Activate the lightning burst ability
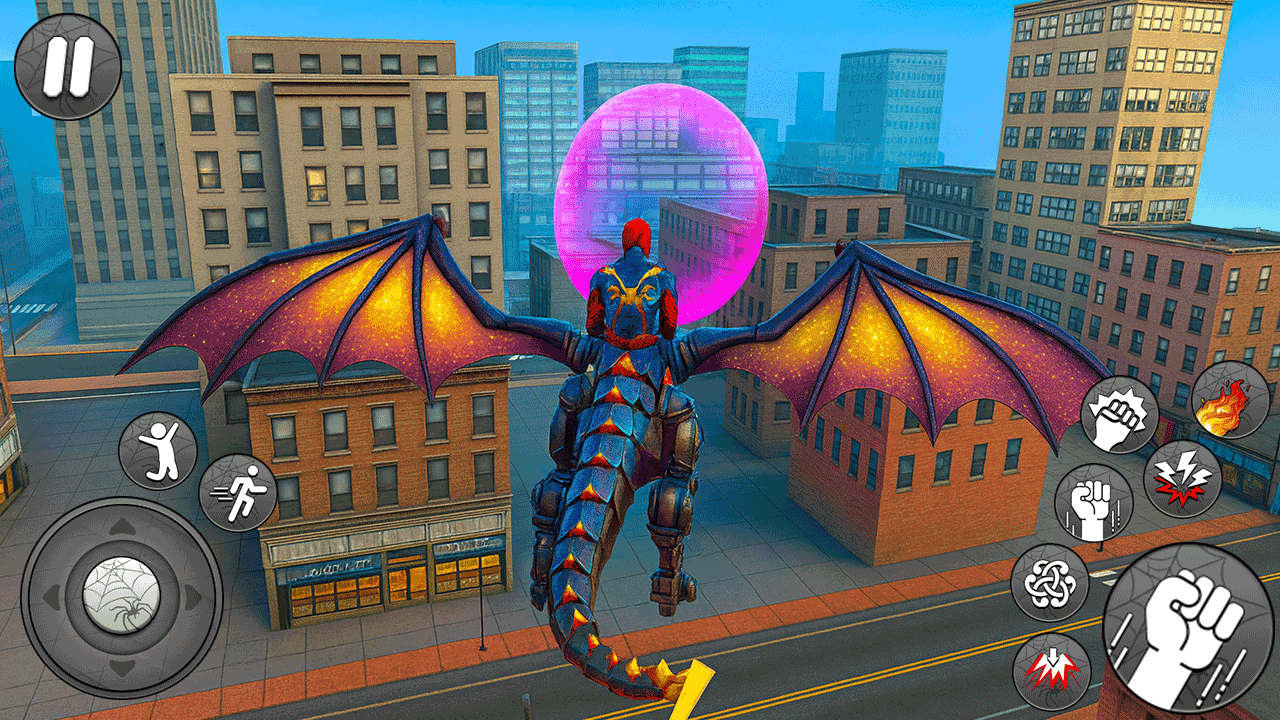Screen dimensions: 1280x720 click(1182, 478)
